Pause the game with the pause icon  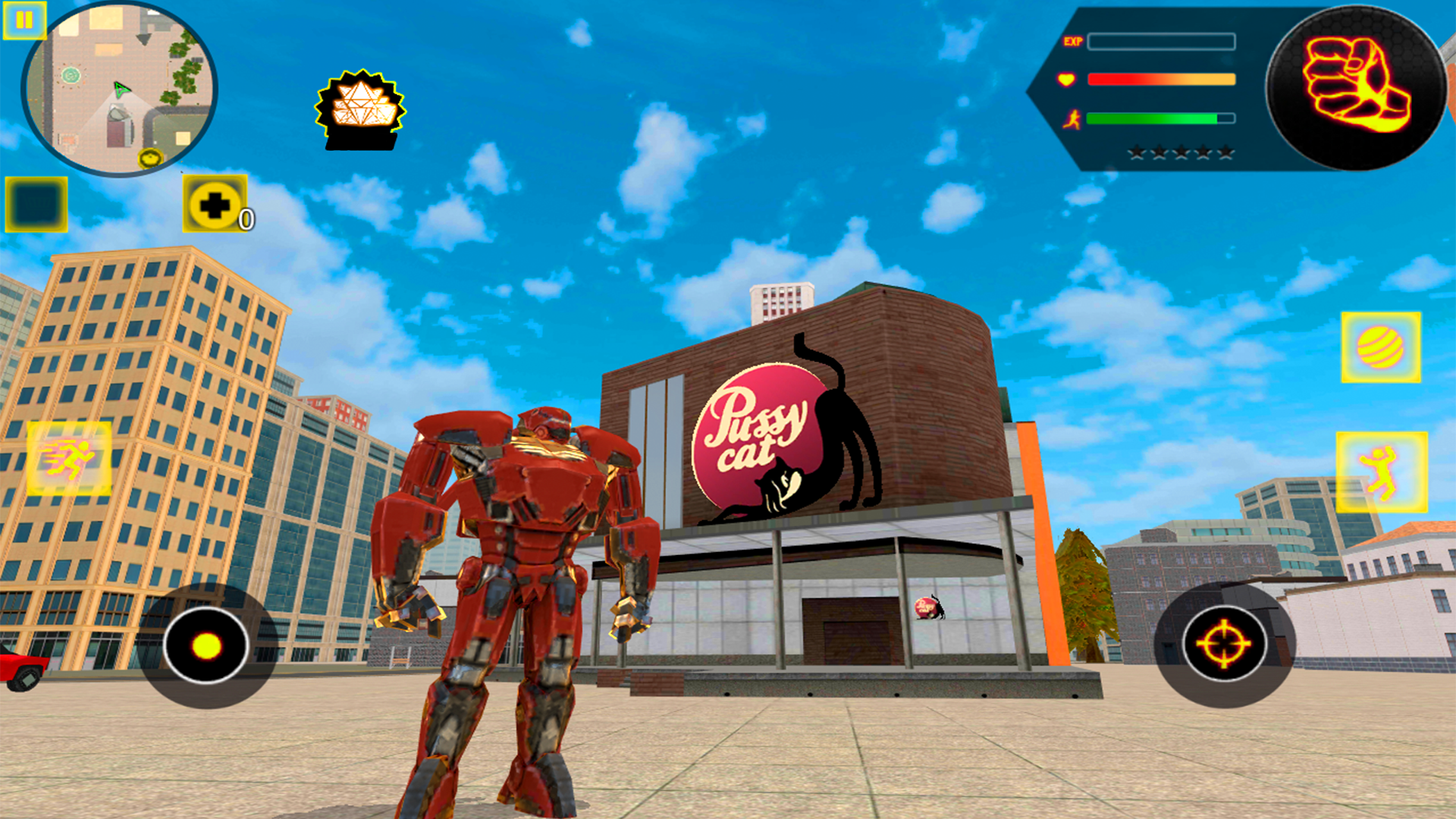[25, 21]
